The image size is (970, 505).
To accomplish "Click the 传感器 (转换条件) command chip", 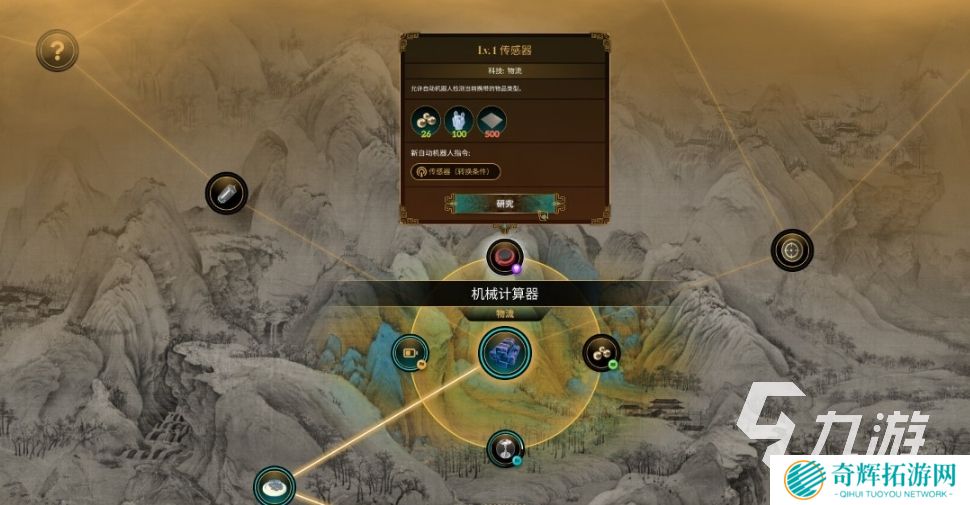I will (x=456, y=171).
